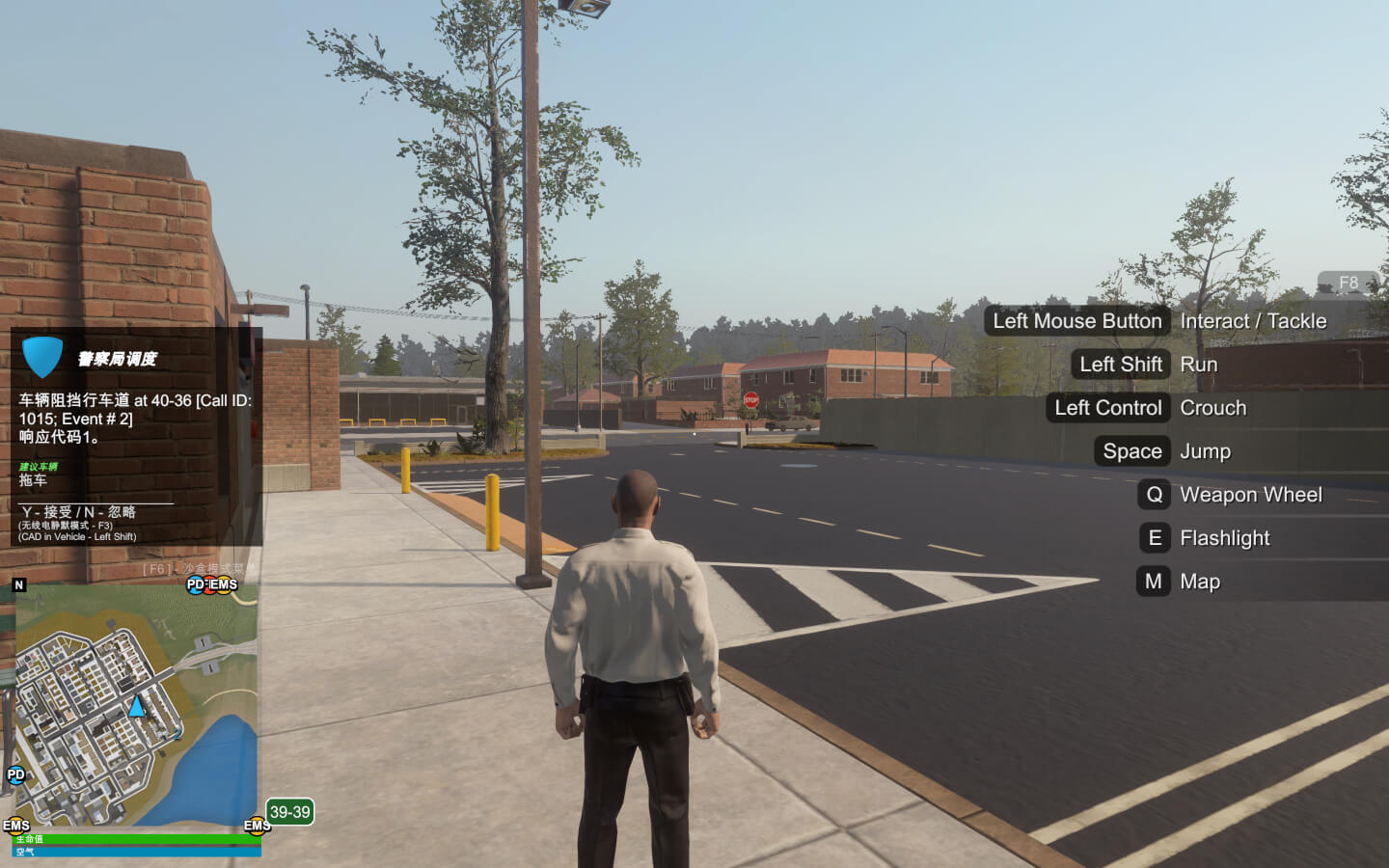1389x868 pixels.
Task: Click the player arrow on the minimap
Action: tap(136, 709)
